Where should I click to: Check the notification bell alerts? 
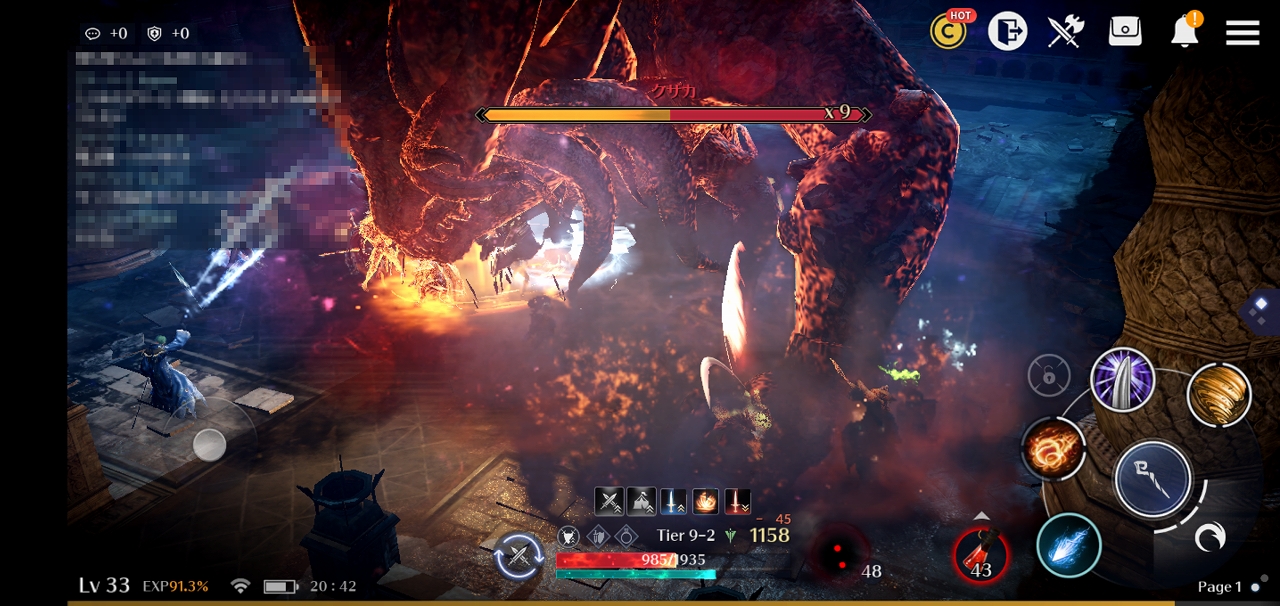pos(1185,32)
